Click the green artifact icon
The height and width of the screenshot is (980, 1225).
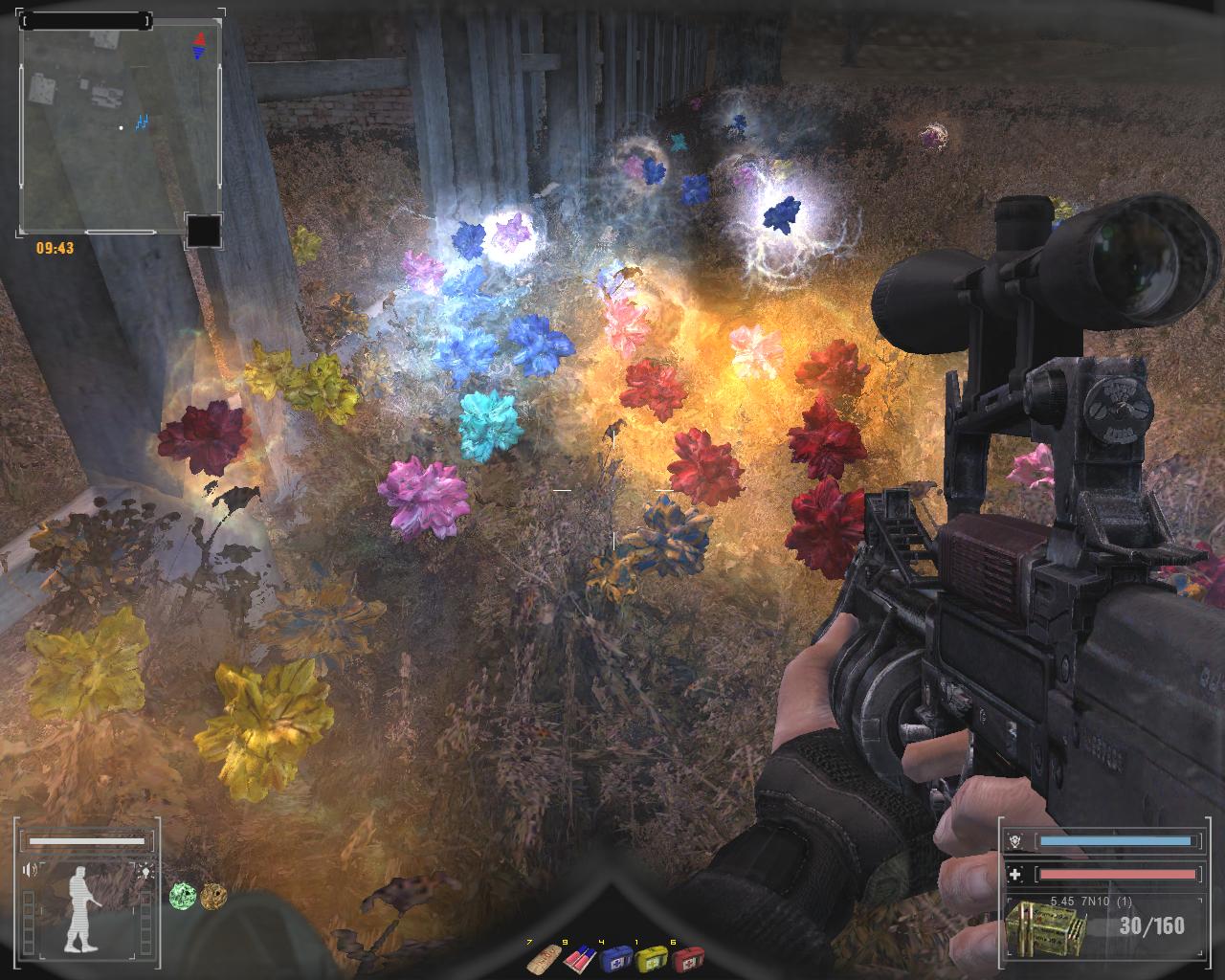click(182, 896)
